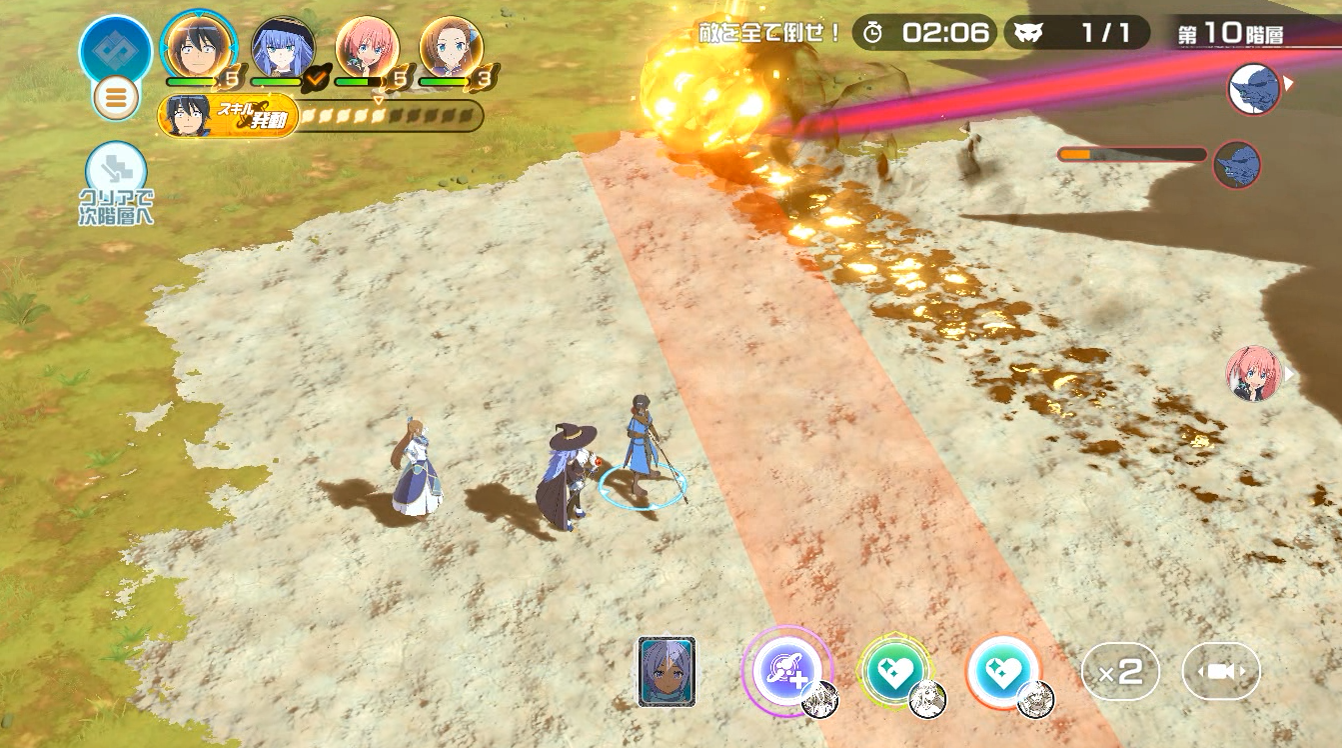Viewport: 1342px width, 748px height.
Task: Select the pink-haired girl party portrait
Action: coord(368,47)
